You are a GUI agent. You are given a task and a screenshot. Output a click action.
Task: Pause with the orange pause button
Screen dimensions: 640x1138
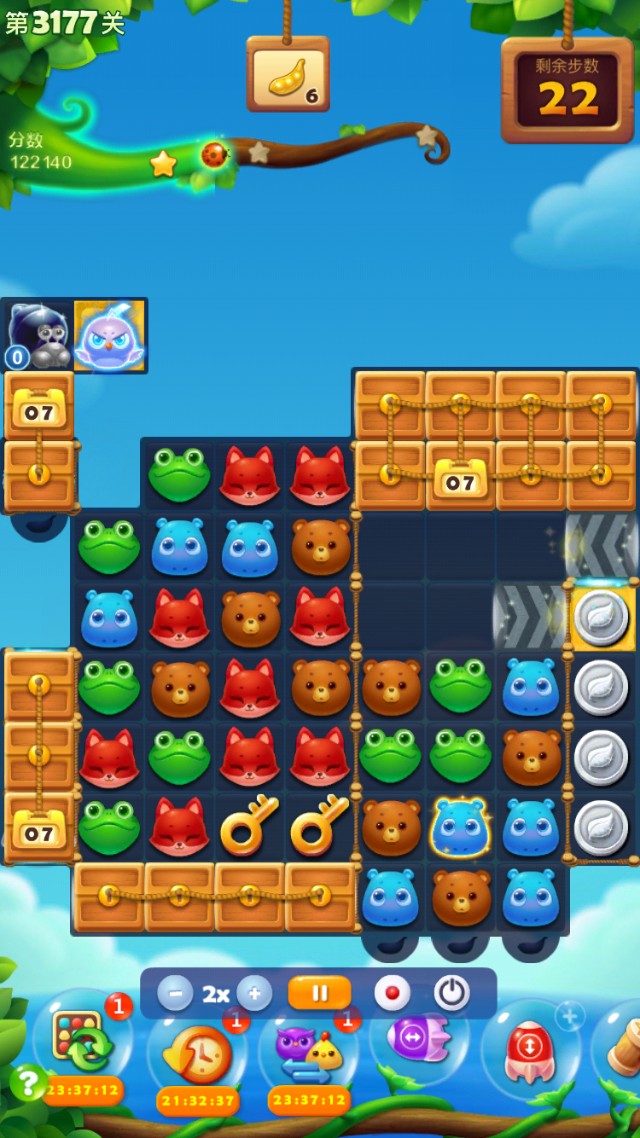click(x=320, y=993)
